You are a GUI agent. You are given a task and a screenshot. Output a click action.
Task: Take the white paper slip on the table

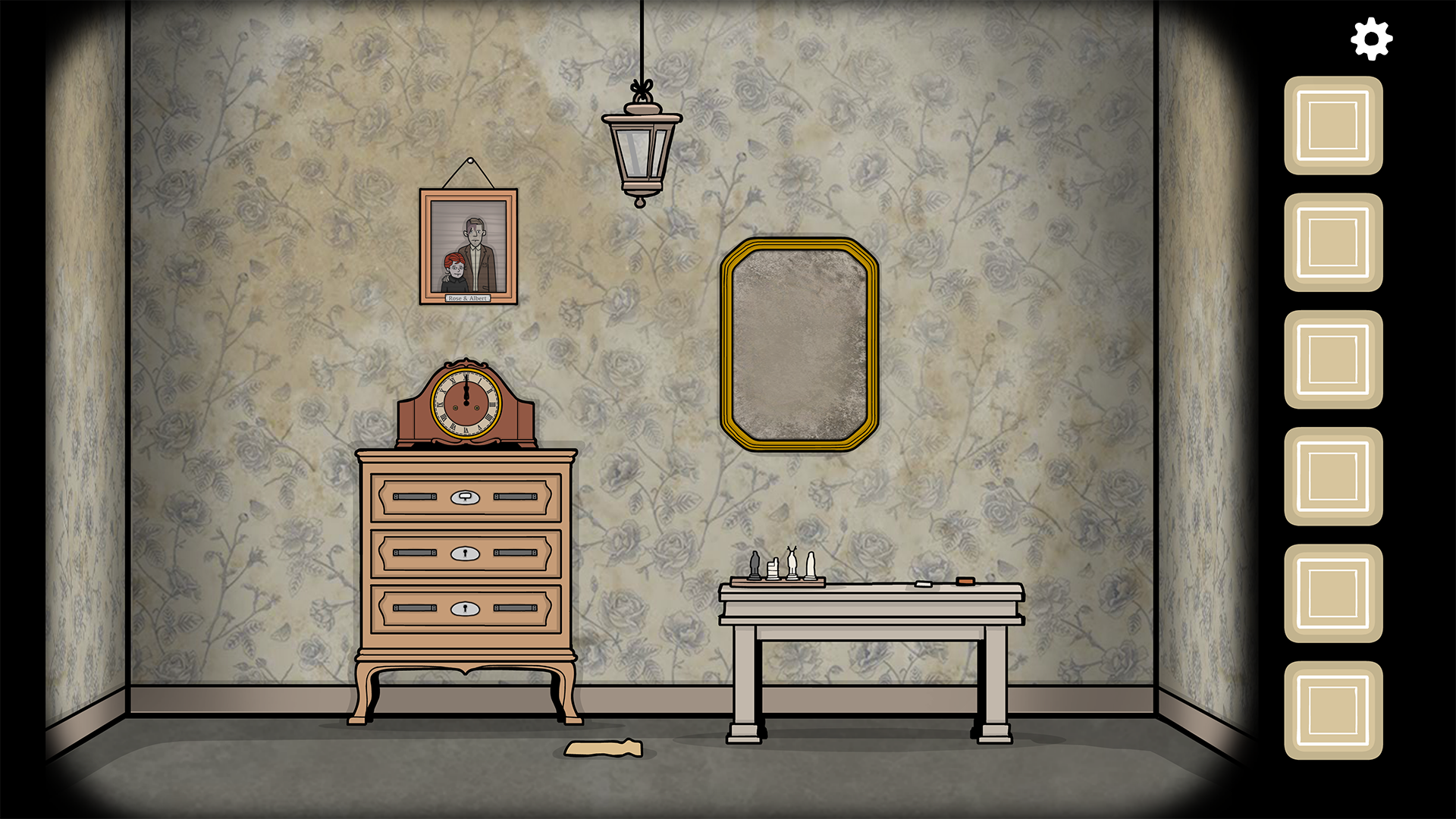[924, 585]
